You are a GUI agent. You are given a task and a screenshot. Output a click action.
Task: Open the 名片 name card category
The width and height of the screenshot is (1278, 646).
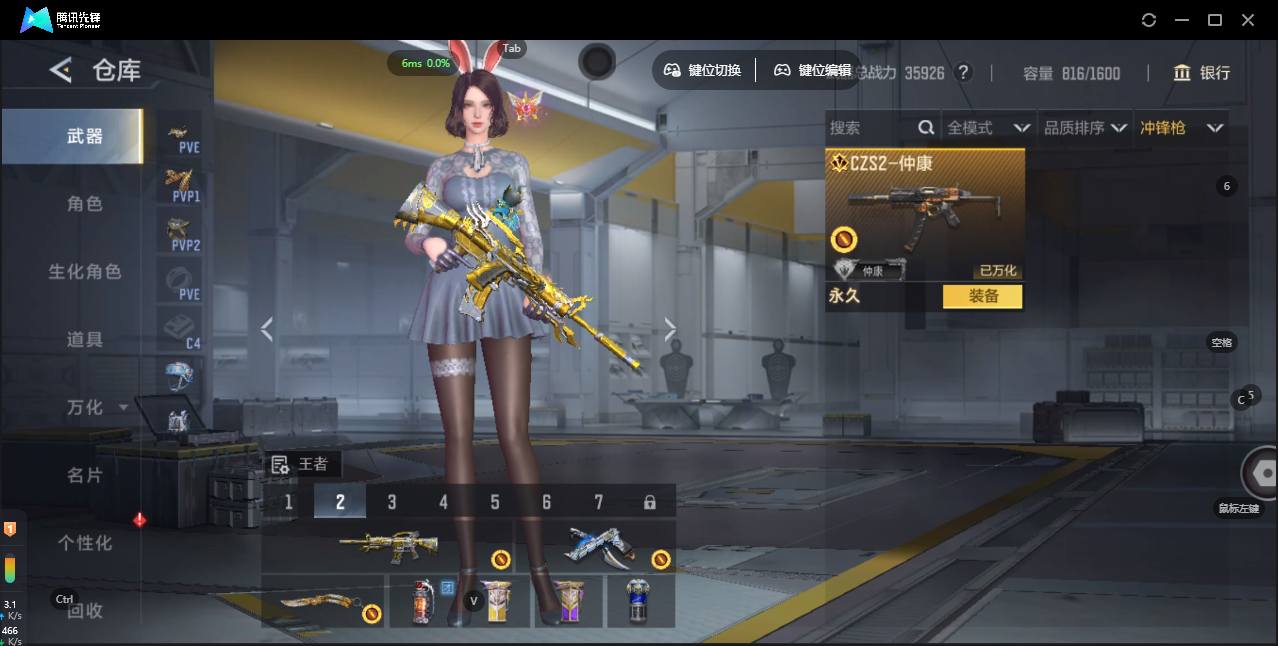click(84, 475)
